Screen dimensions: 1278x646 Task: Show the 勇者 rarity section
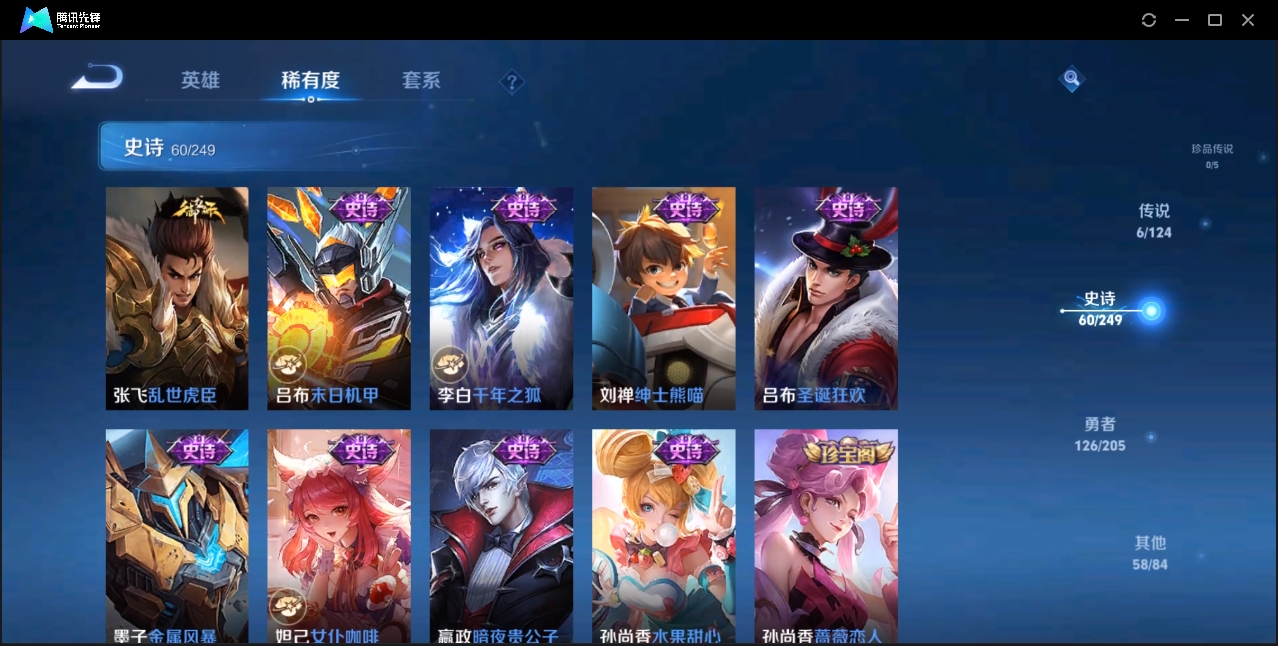point(1099,434)
